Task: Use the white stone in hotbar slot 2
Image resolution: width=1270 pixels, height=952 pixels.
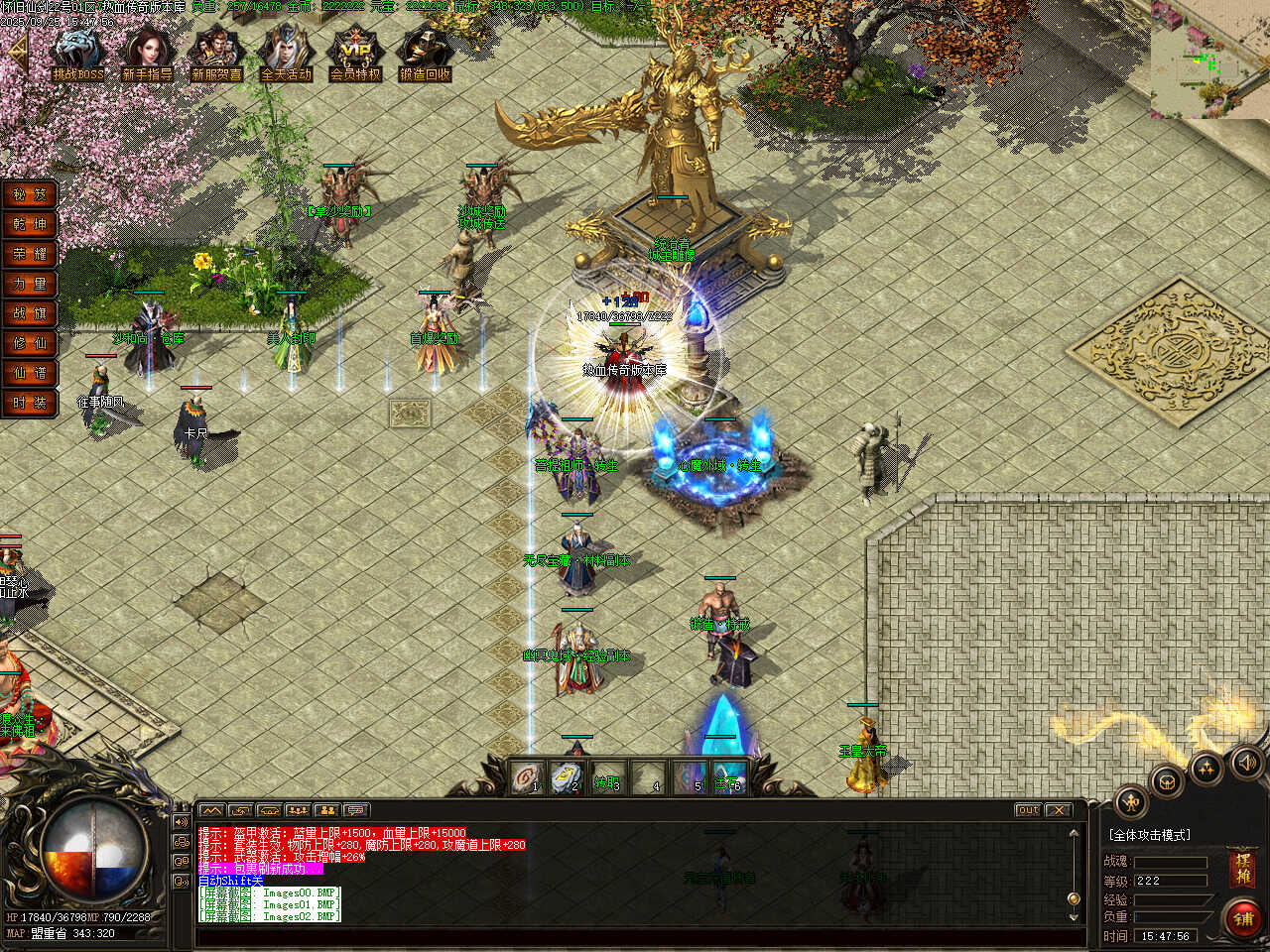Action: point(569,776)
